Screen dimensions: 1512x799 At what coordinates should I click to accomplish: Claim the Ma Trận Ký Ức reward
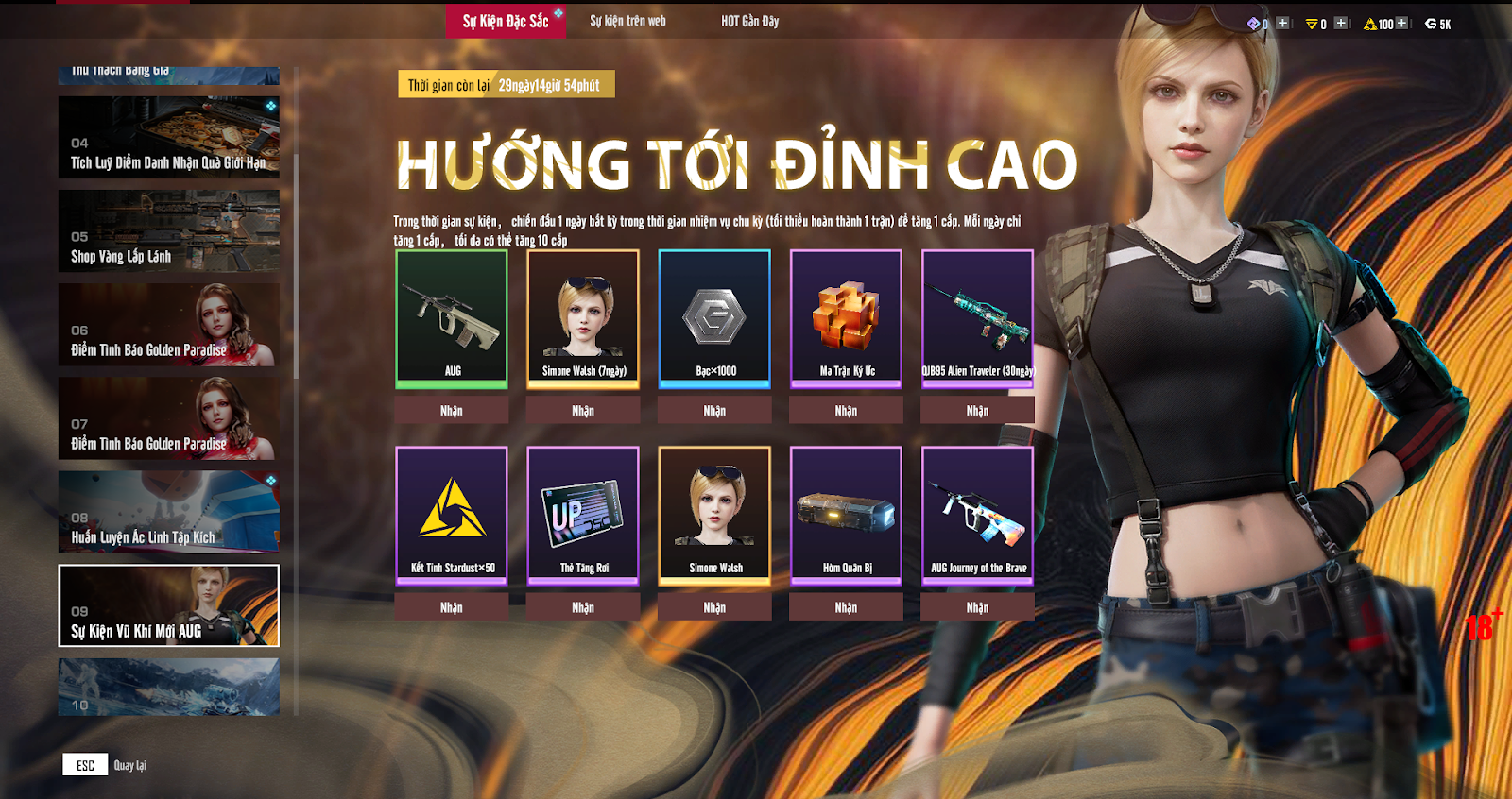click(x=846, y=411)
